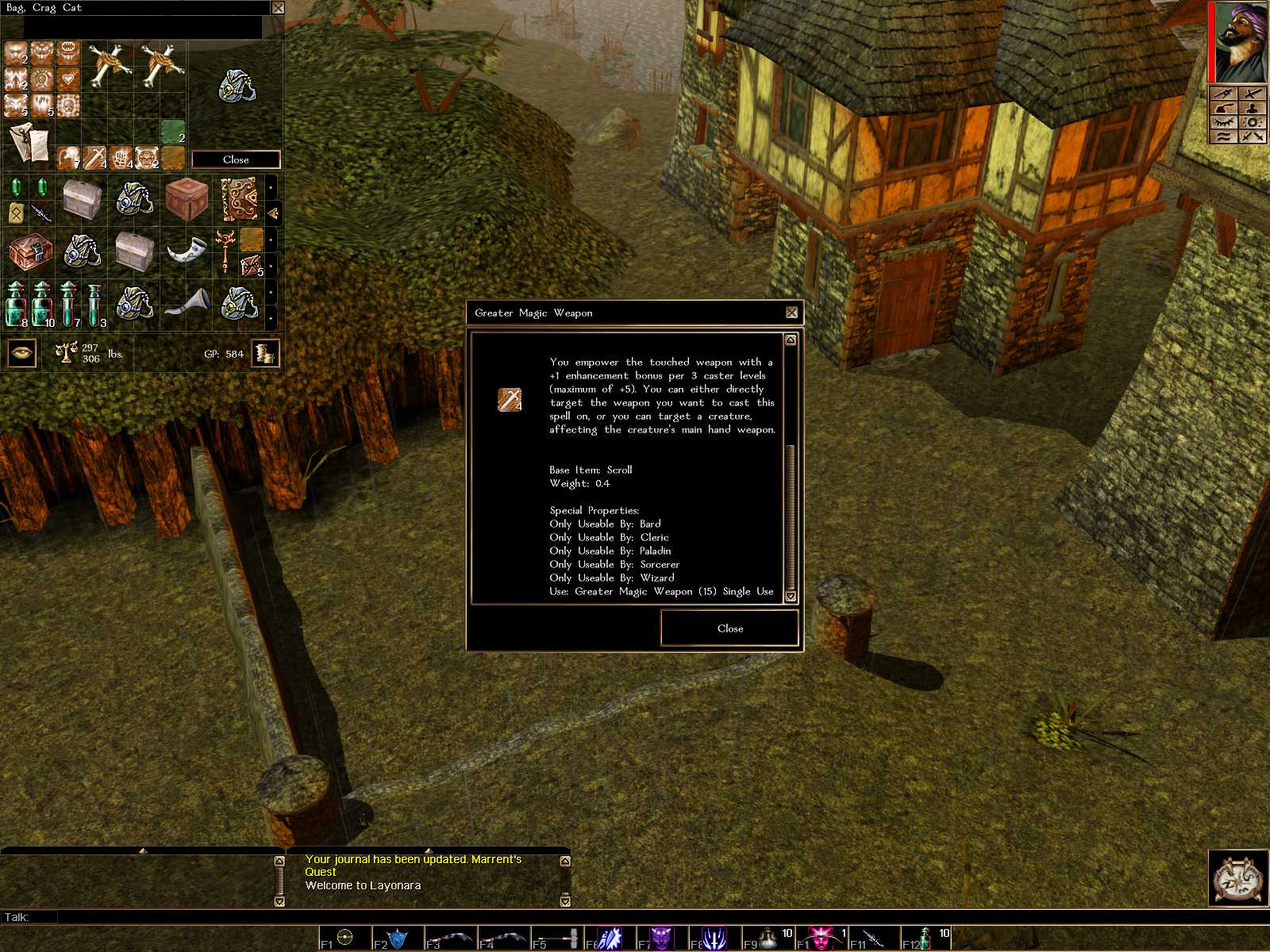Pick the heart scroll in the bag
The width and height of the screenshot is (1270, 952).
(x=68, y=79)
